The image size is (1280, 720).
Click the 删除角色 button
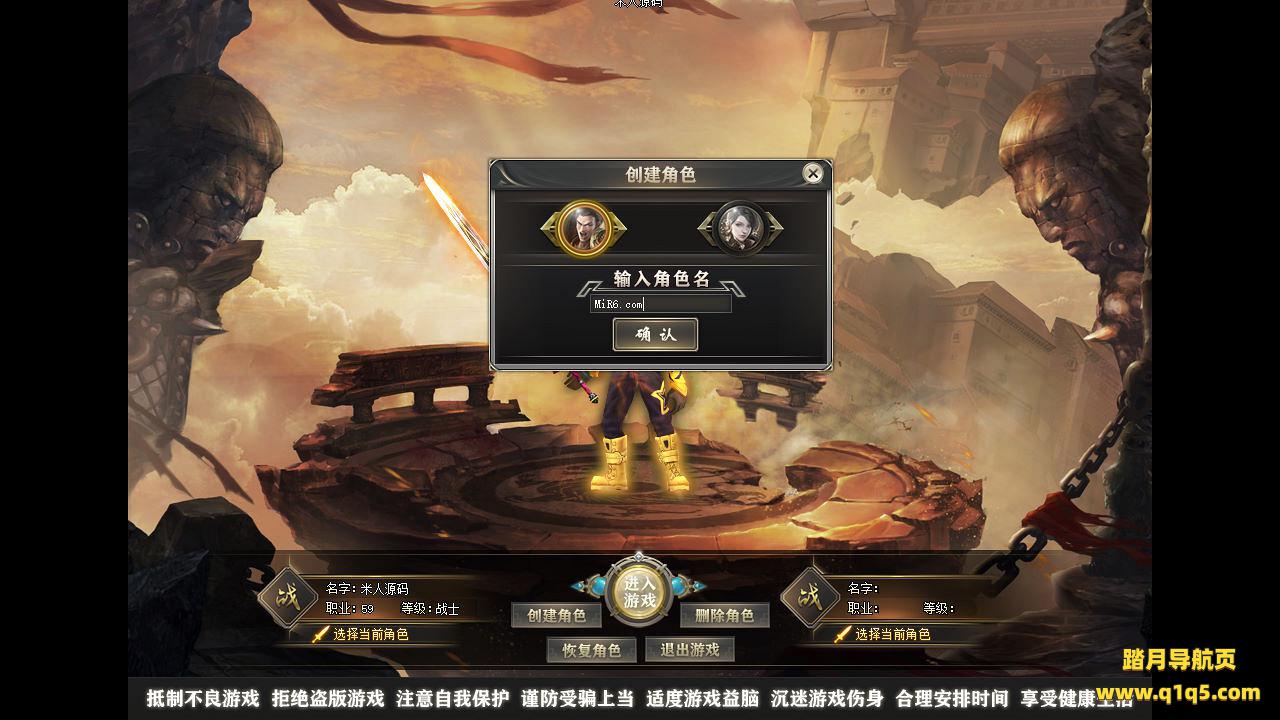click(x=724, y=616)
